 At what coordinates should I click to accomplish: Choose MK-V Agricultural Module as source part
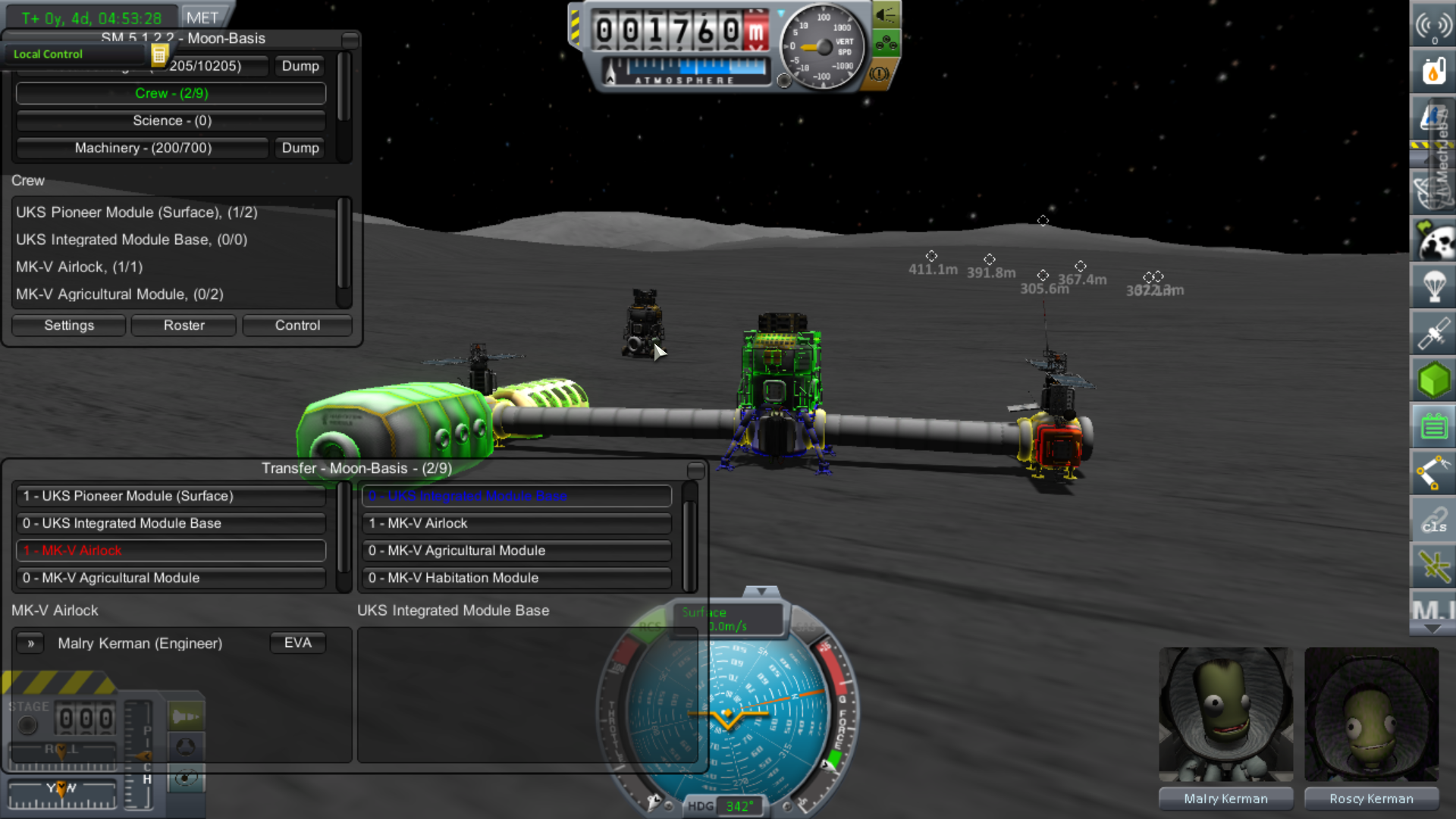[171, 578]
